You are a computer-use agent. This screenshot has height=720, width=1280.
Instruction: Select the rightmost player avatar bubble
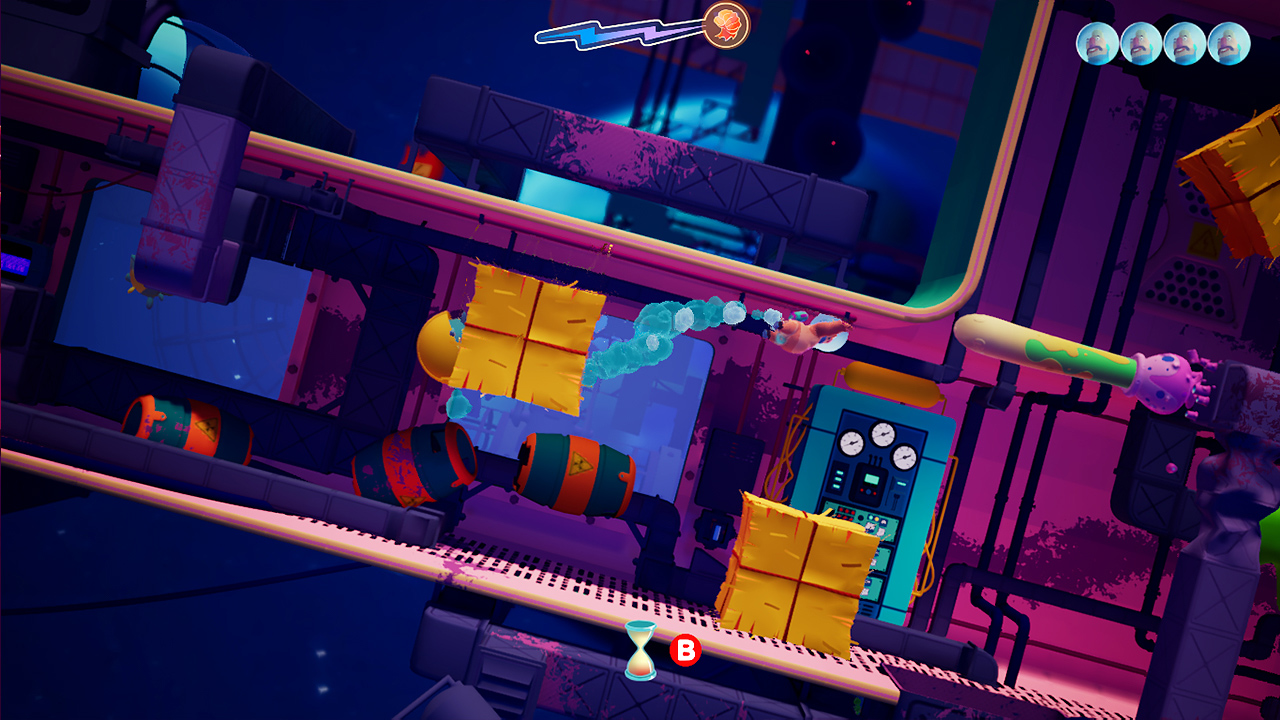pyautogui.click(x=1229, y=44)
